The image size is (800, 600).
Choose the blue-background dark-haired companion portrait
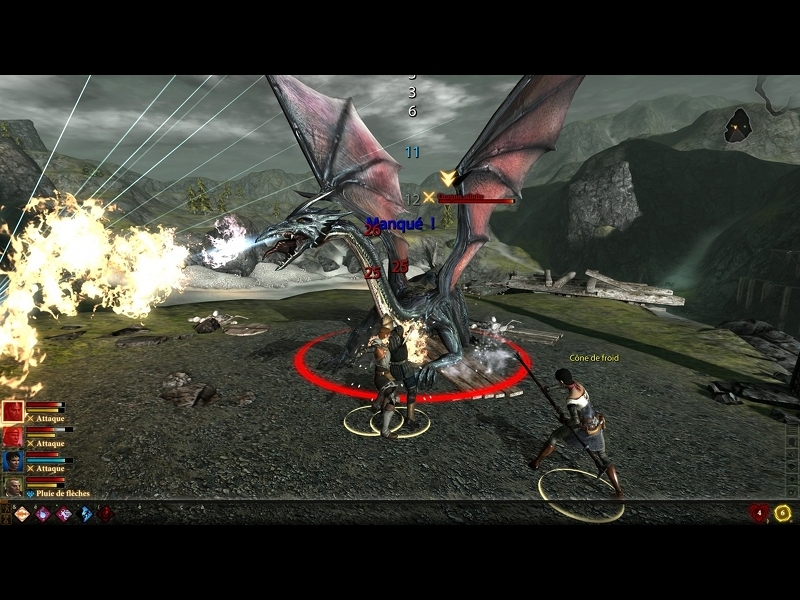[13, 461]
